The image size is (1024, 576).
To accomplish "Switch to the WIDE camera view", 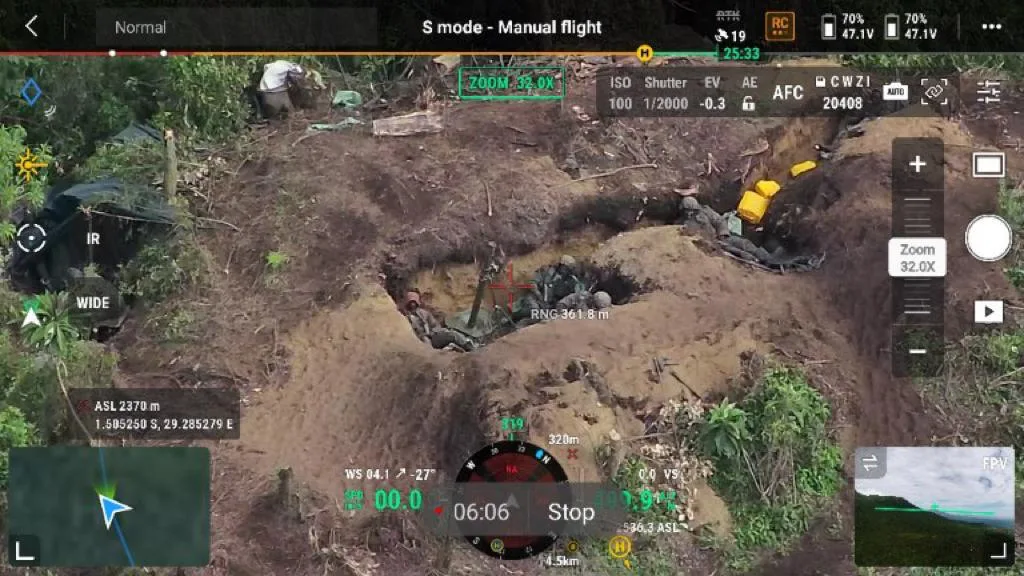I will click(x=93, y=303).
